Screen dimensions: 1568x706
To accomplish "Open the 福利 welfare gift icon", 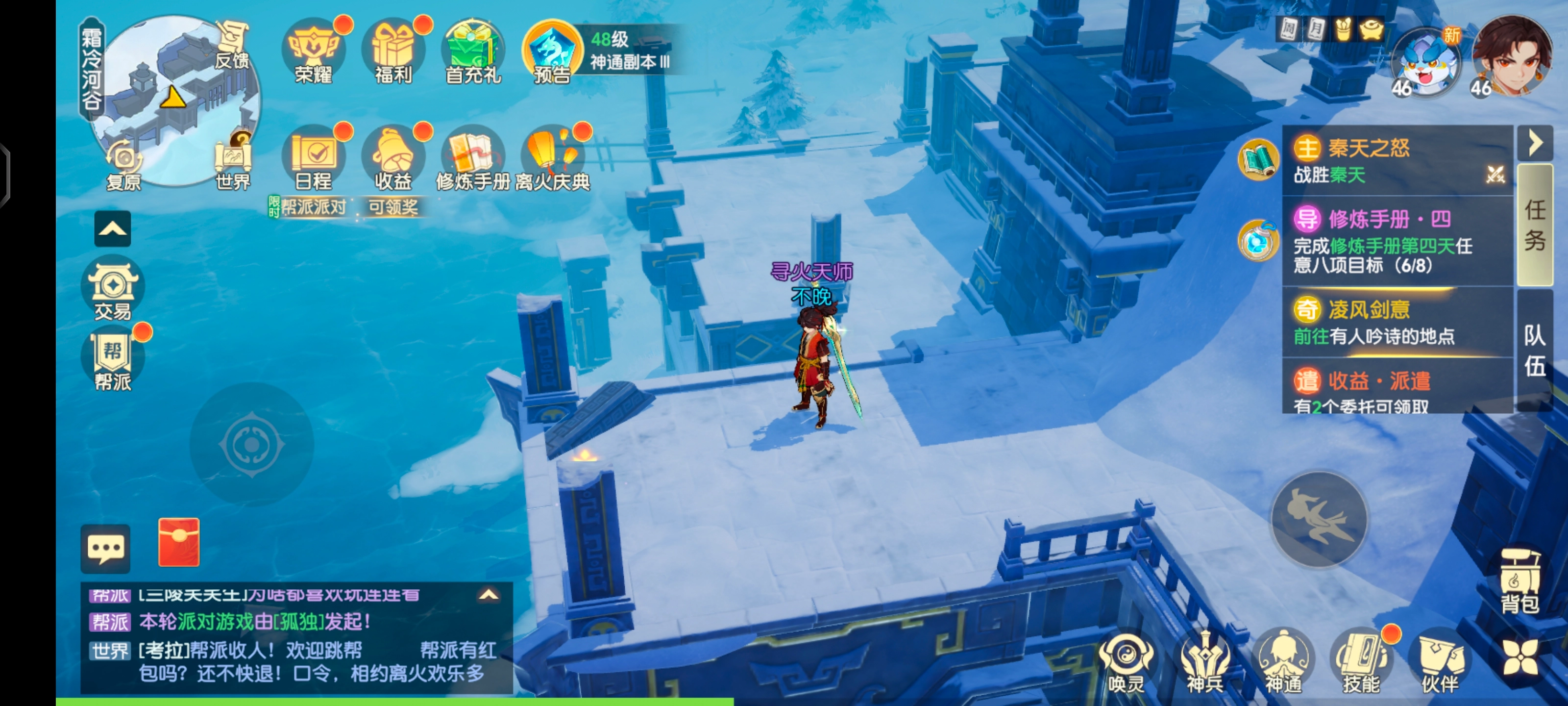I will [393, 52].
